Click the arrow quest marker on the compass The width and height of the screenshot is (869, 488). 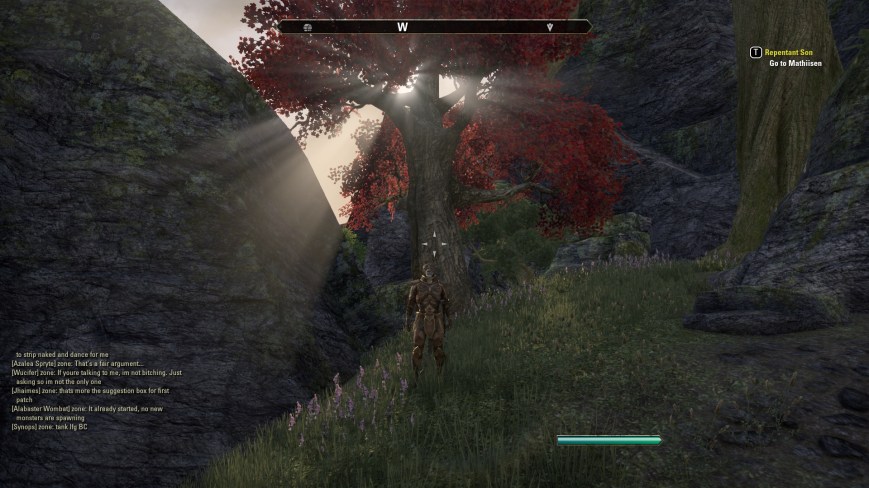pos(549,27)
